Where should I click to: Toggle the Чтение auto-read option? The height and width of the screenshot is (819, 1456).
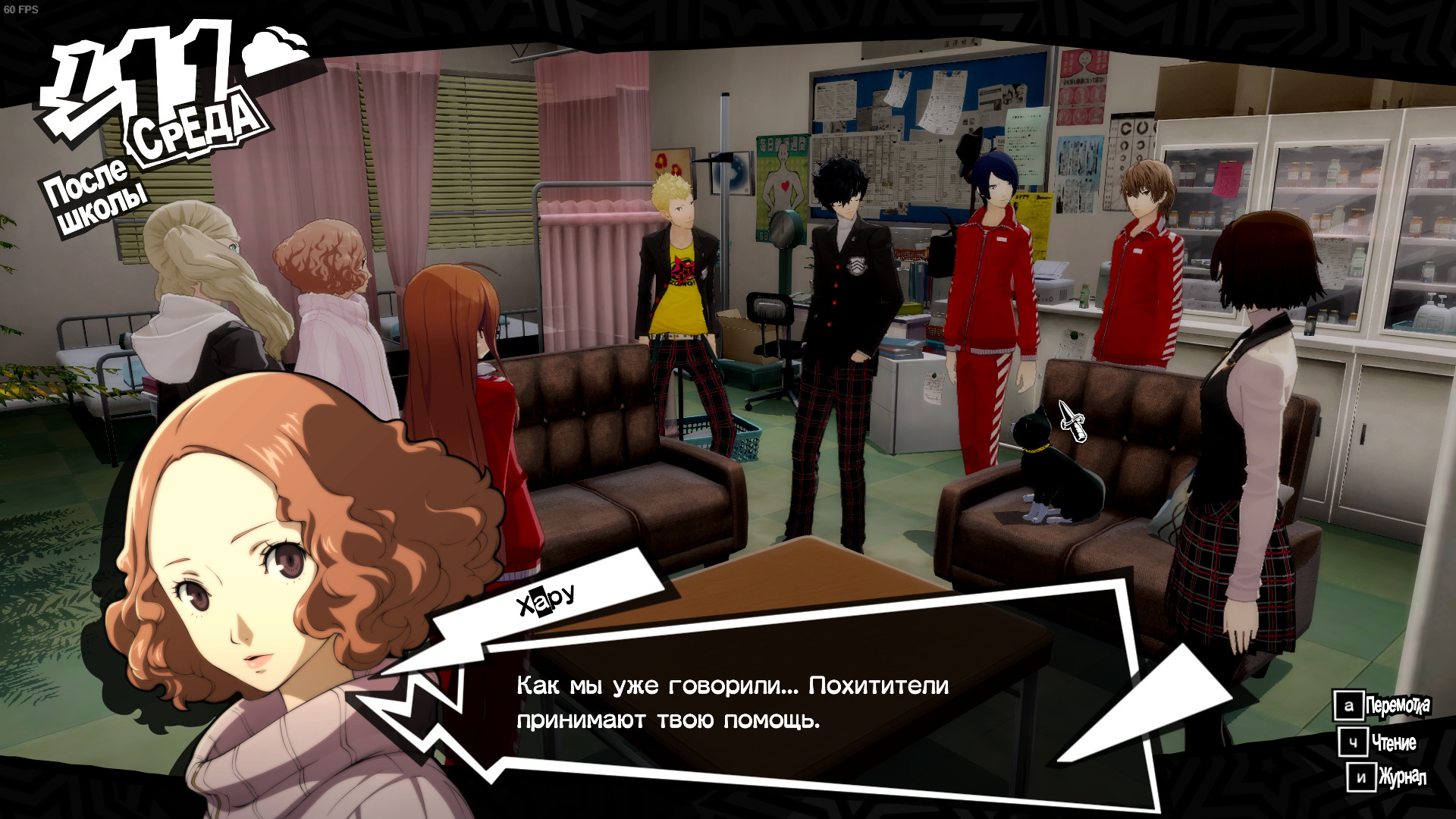[1378, 742]
